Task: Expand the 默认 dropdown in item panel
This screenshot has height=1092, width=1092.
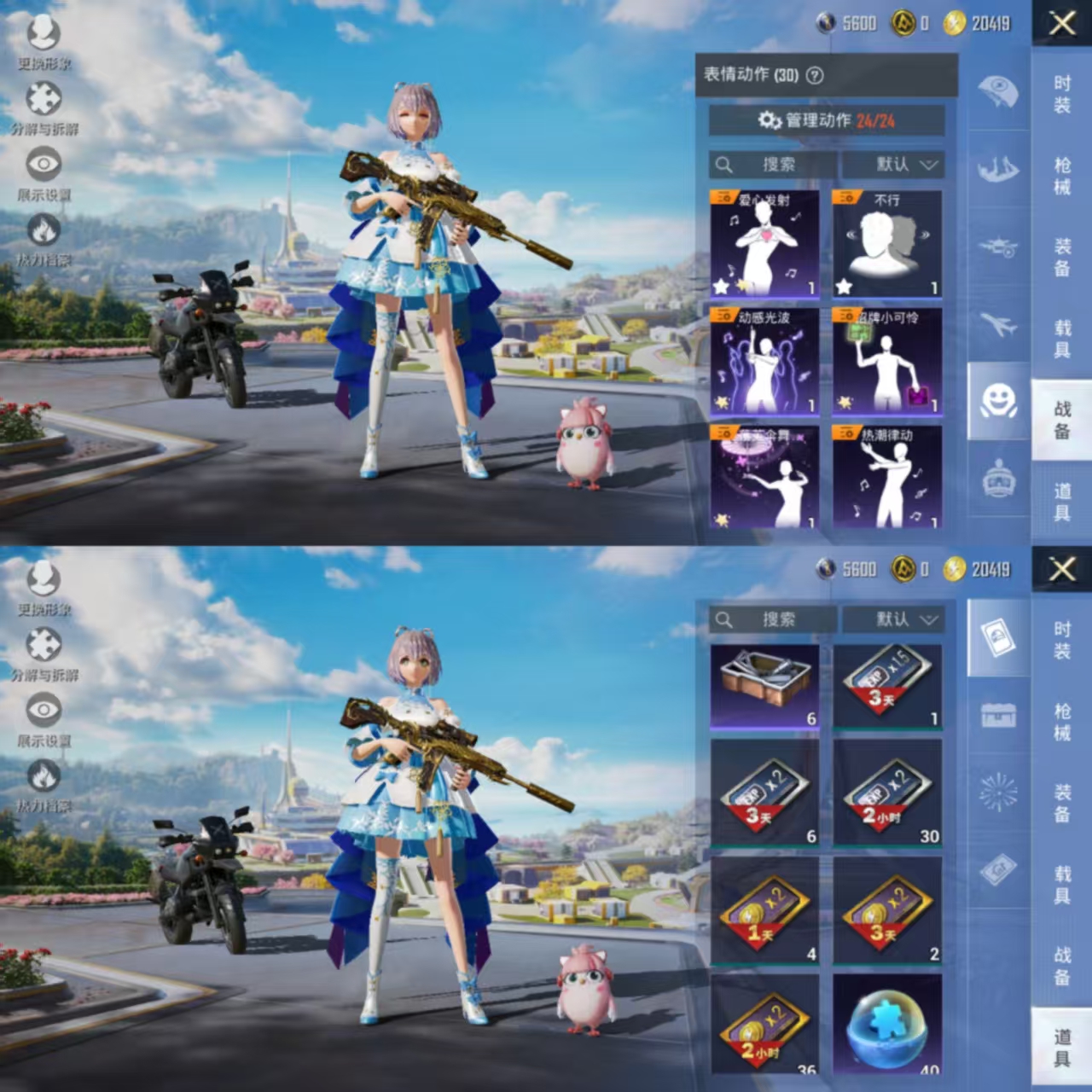Action: pyautogui.click(x=894, y=620)
